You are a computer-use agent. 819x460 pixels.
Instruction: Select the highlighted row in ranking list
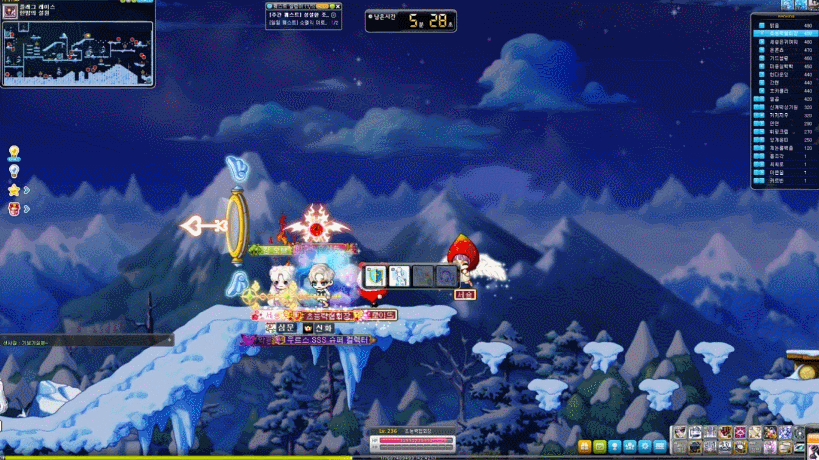(x=784, y=33)
